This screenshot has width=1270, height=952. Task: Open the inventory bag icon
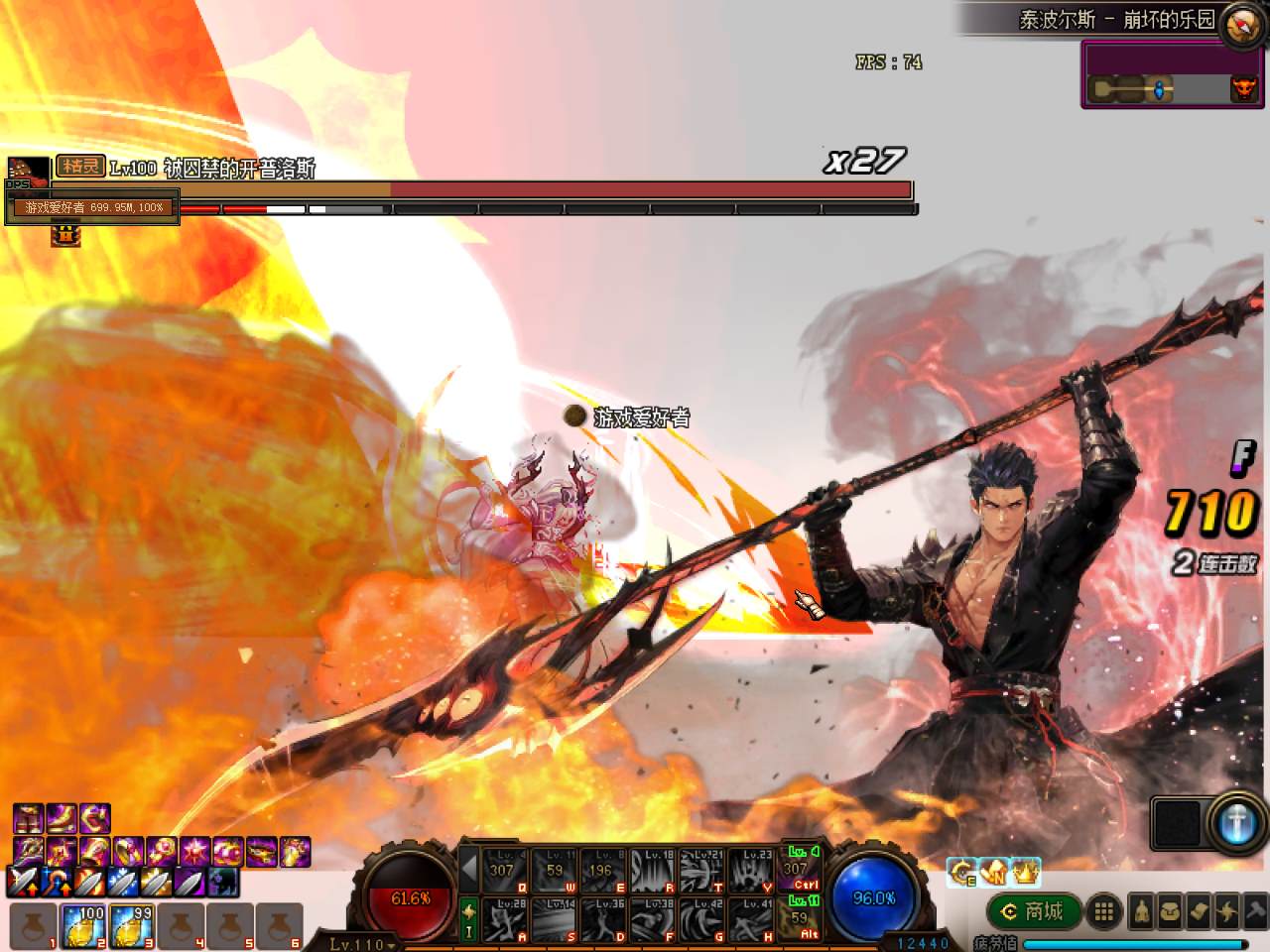point(1172,914)
